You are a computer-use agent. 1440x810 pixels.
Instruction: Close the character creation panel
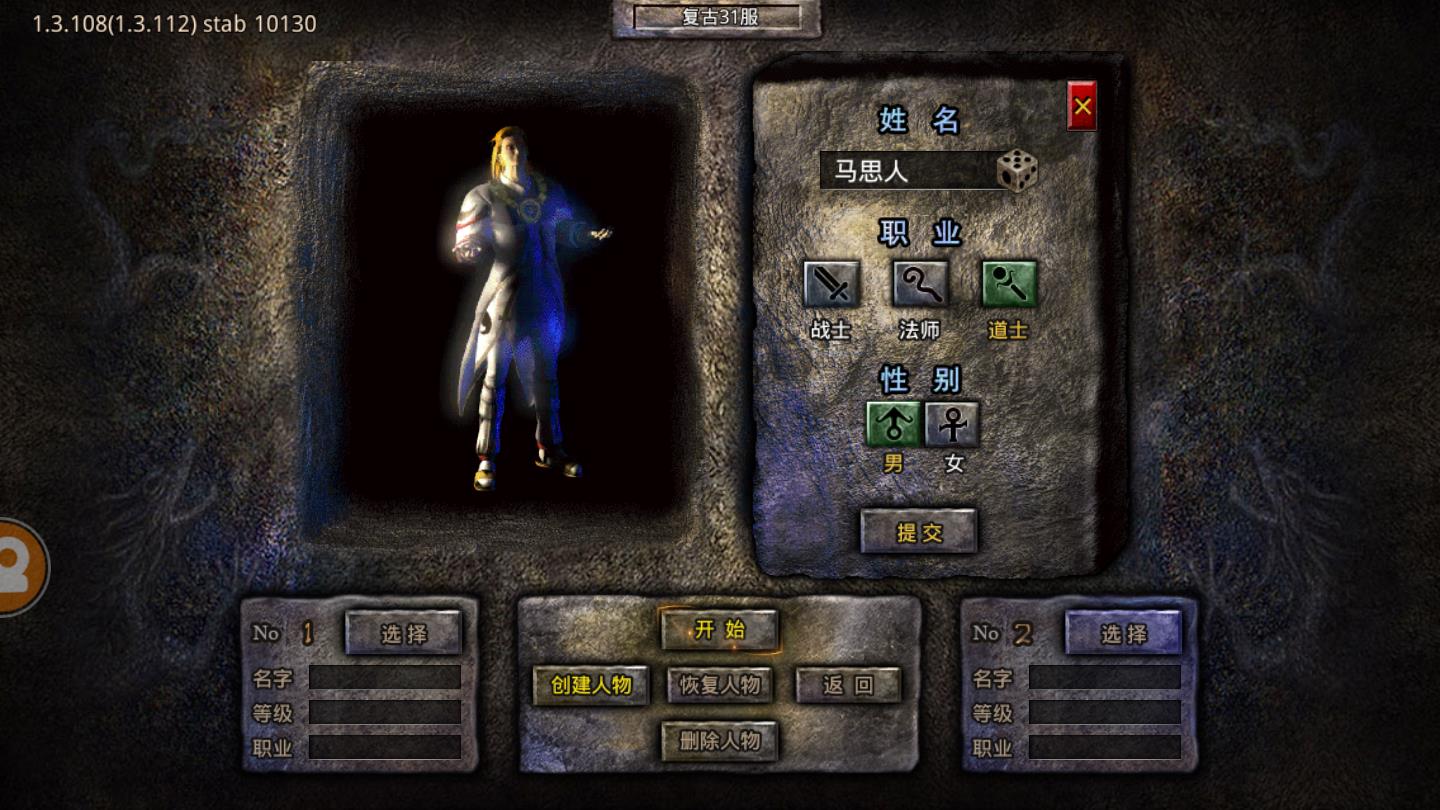1082,106
